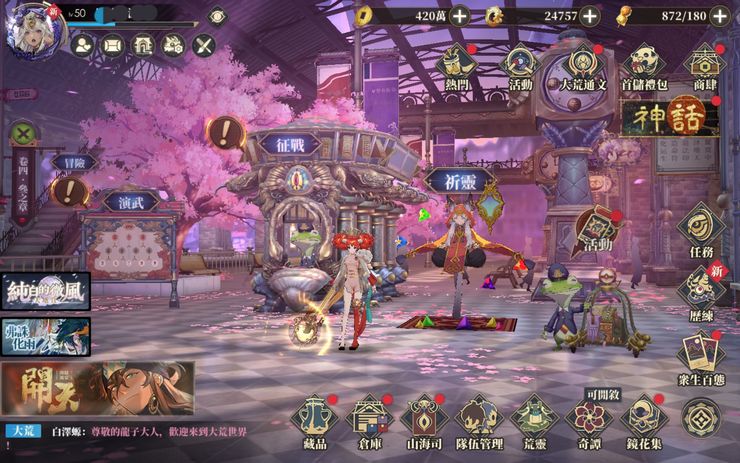Viewport: 740px width, 463px height.
Task: Open 眾生百態 card collection
Action: pyautogui.click(x=702, y=353)
